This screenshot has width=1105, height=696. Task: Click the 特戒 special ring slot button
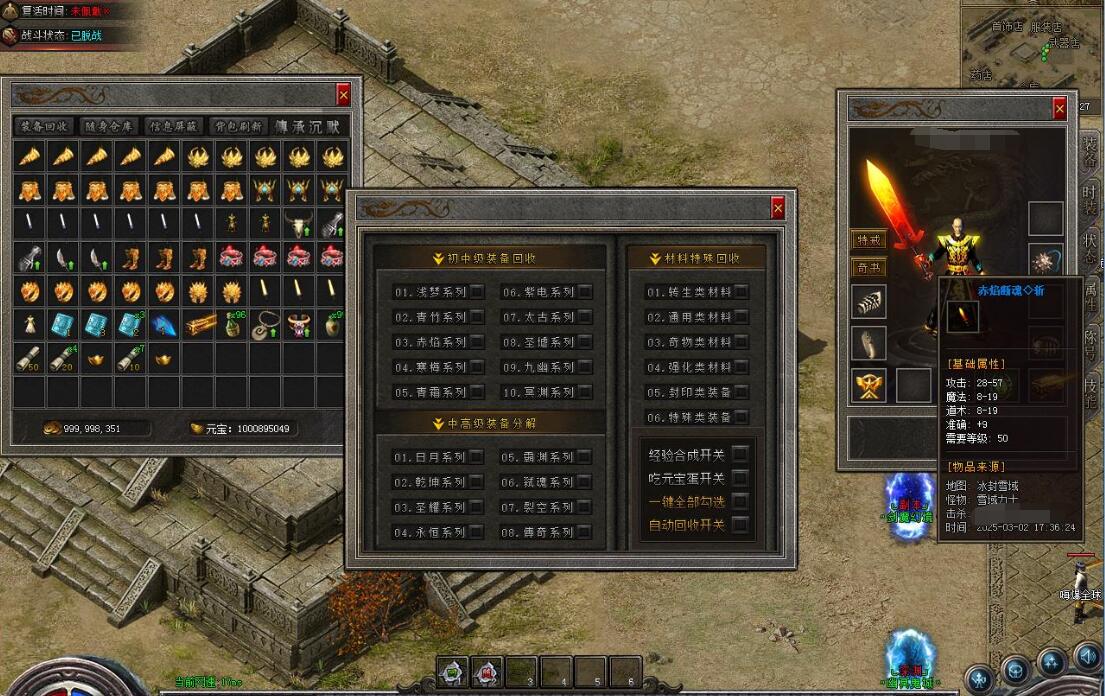[869, 240]
